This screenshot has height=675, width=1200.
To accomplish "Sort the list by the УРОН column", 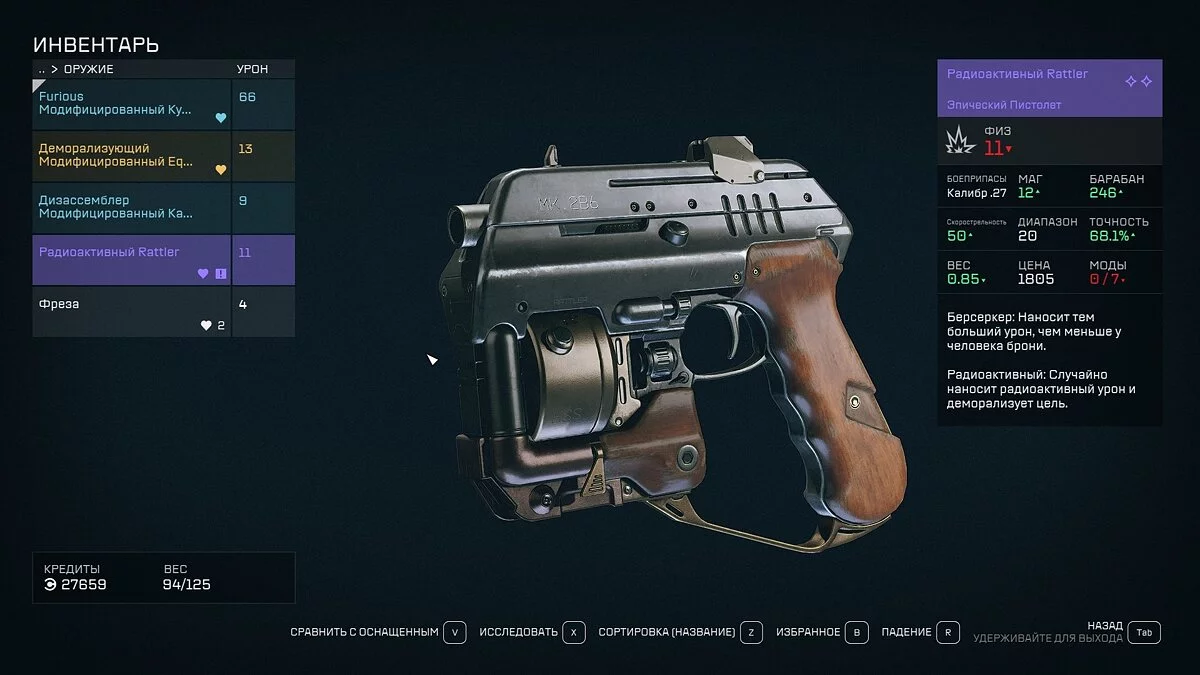I will (x=252, y=70).
